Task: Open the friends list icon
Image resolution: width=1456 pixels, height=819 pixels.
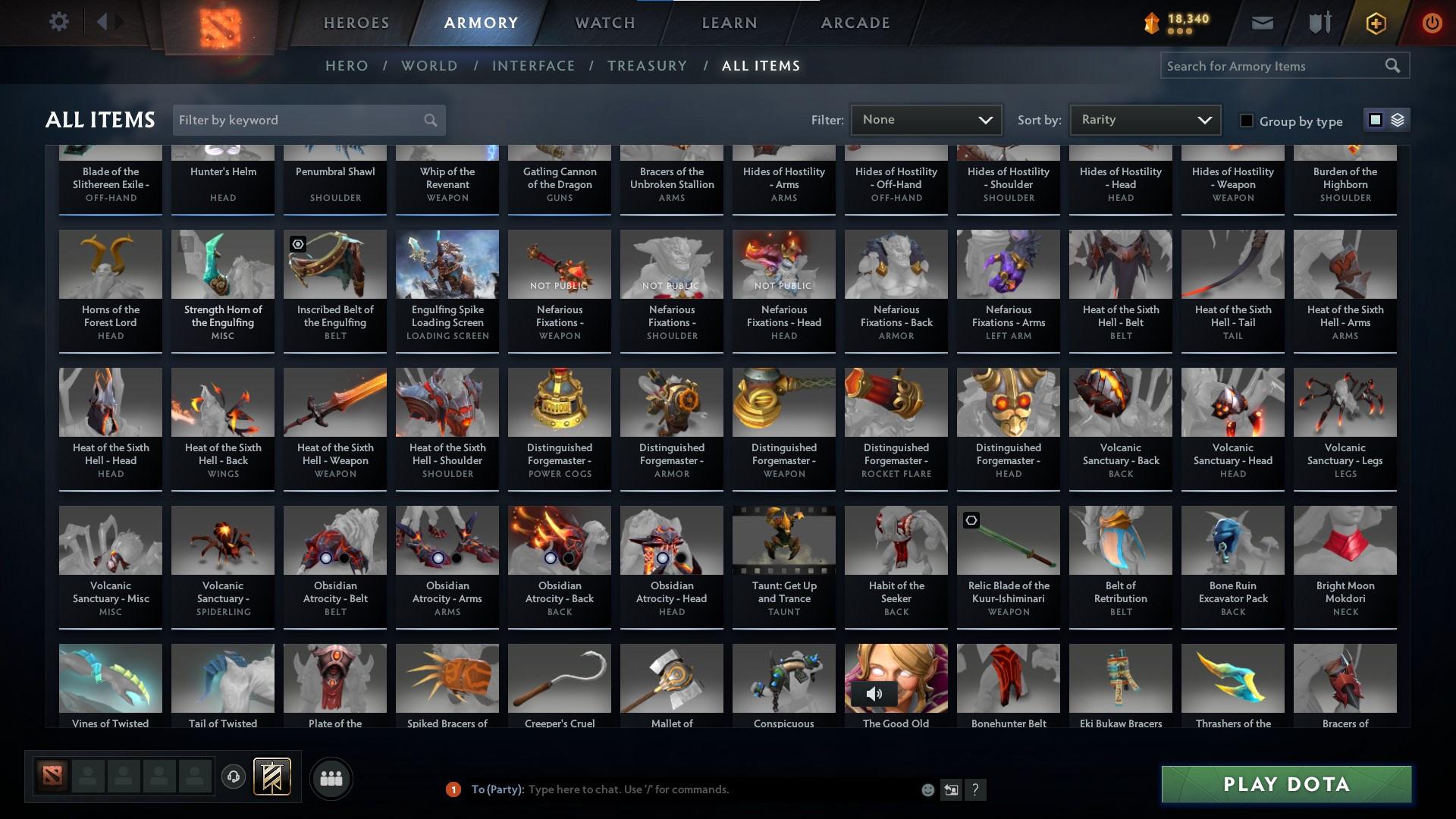Action: coord(331,778)
